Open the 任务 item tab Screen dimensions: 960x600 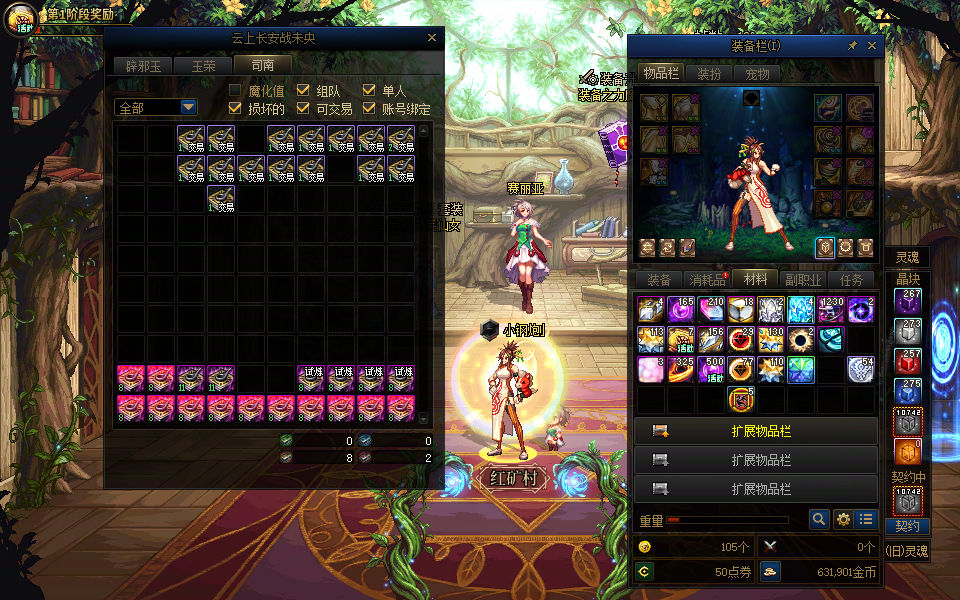[853, 280]
